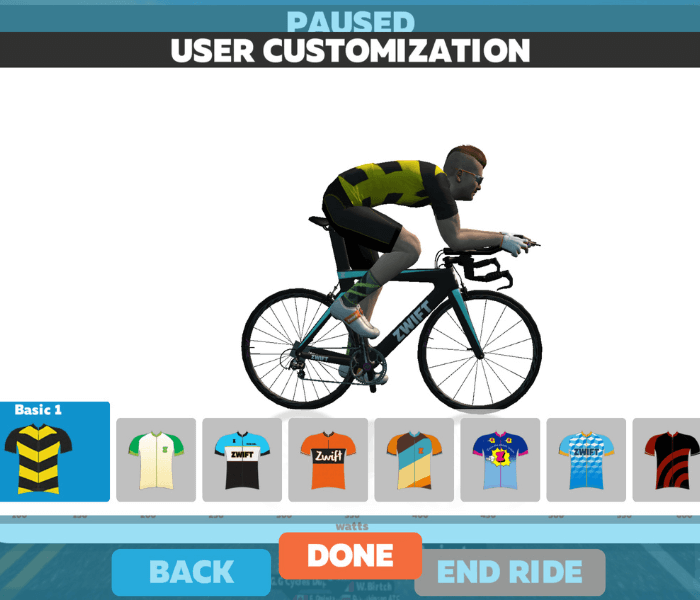Select the light blue checkered Zwift jersey
Image resolution: width=700 pixels, height=600 pixels.
click(585, 460)
